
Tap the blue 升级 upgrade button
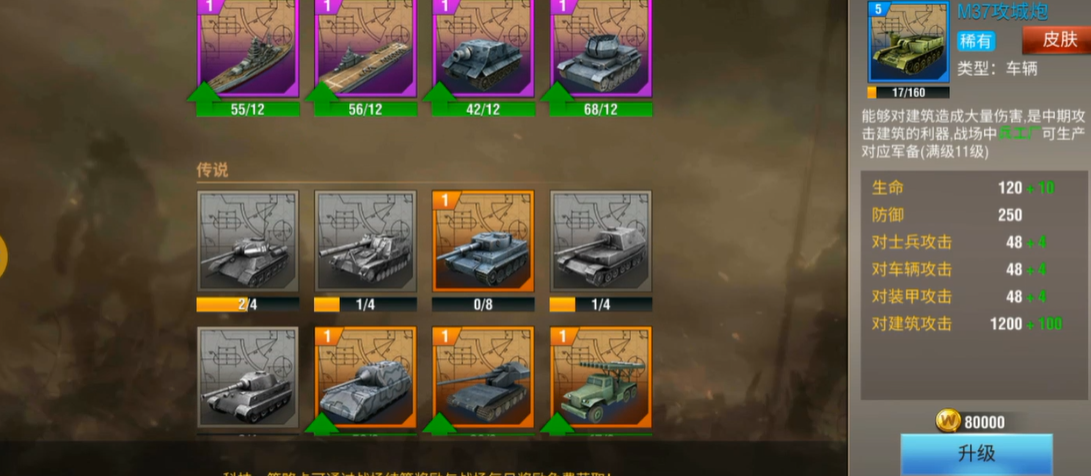click(x=976, y=454)
